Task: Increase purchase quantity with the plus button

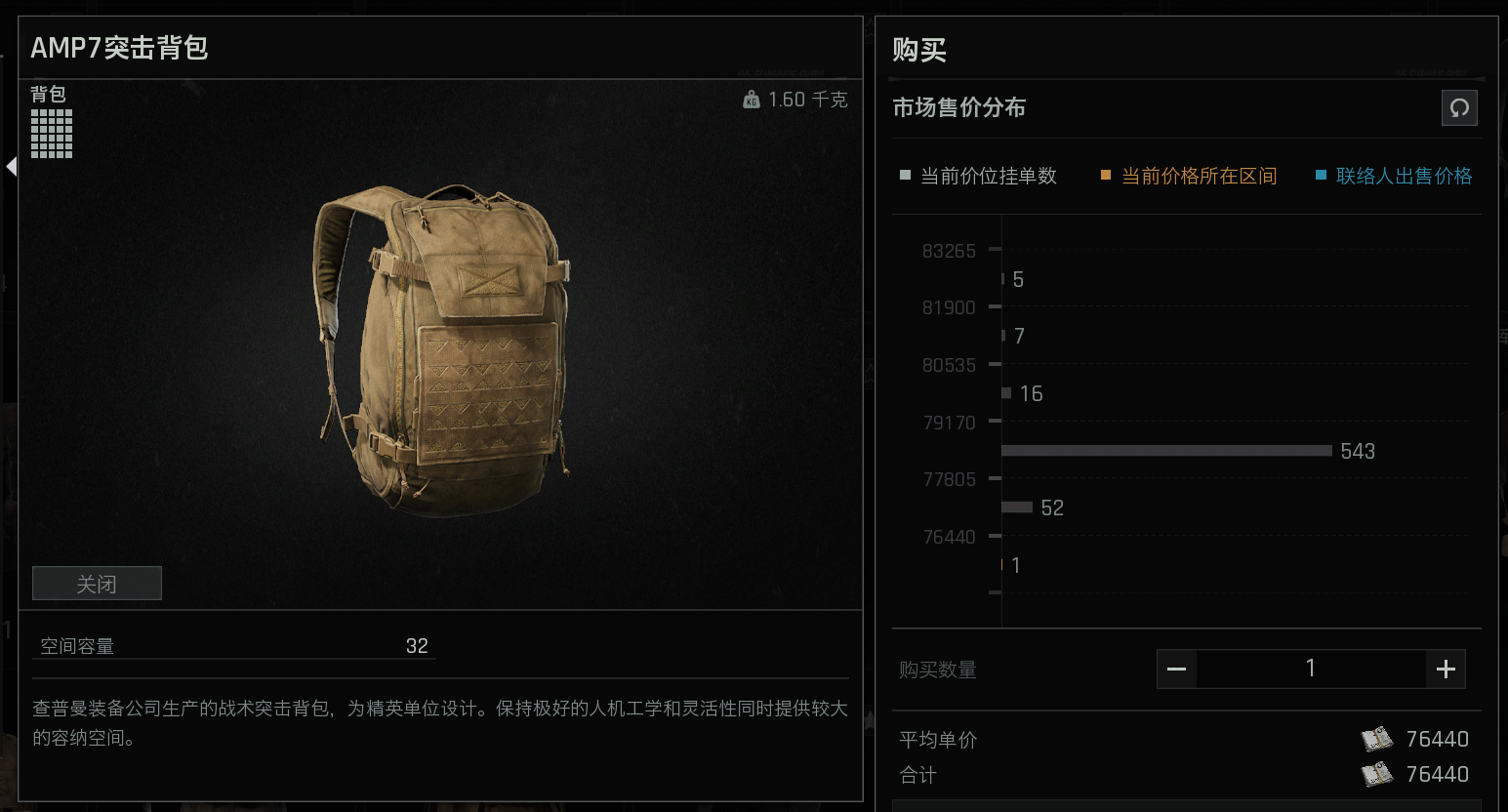Action: pyautogui.click(x=1446, y=669)
